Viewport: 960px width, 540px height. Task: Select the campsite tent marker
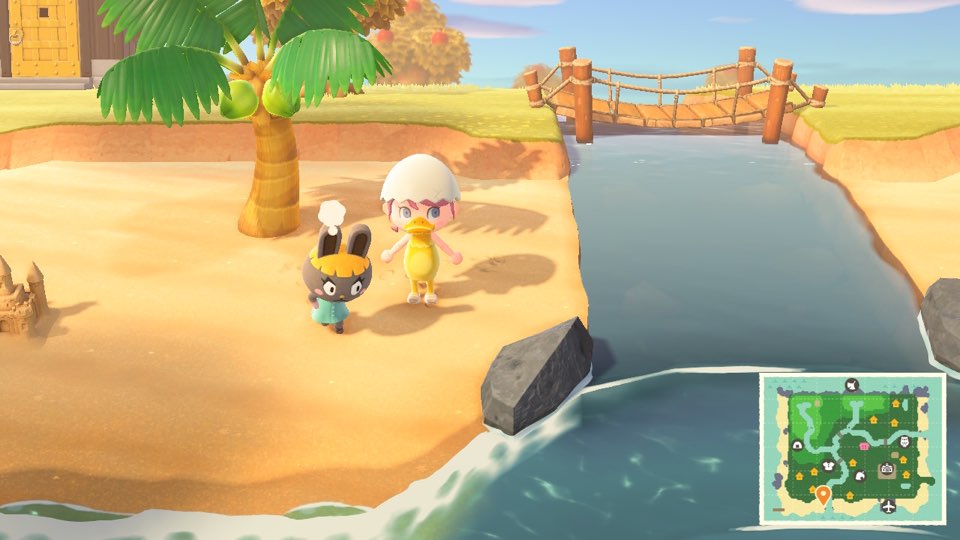tap(797, 445)
